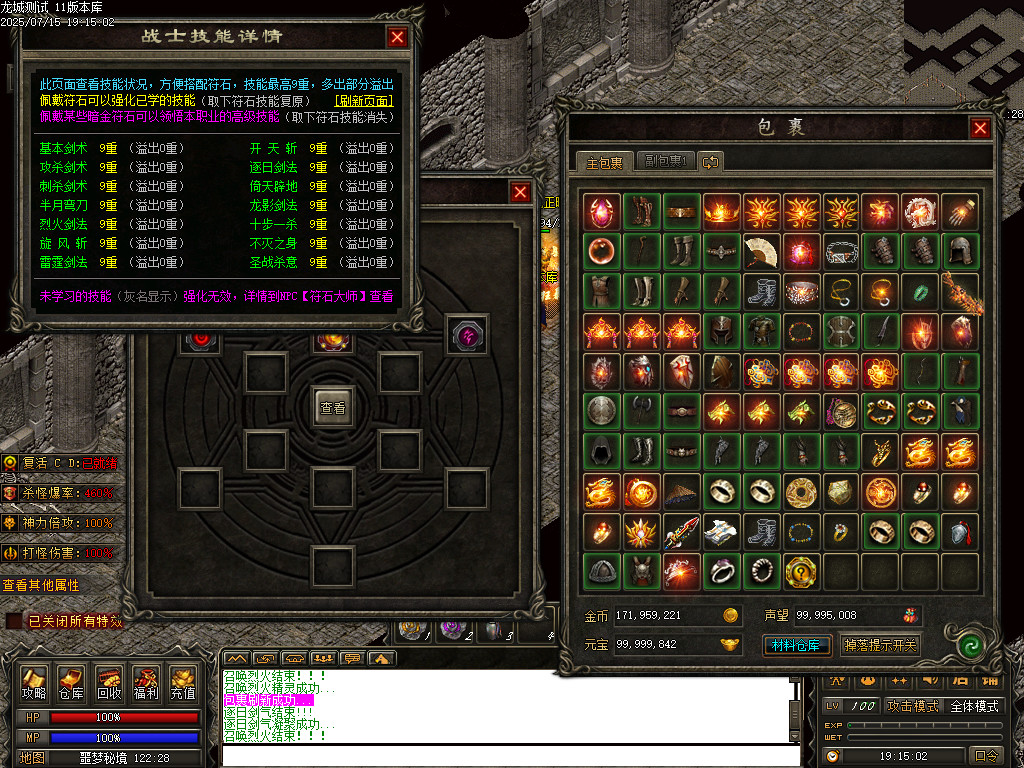The image size is (1024, 768).
Task: Open the 地图 map button
Action: [x=32, y=758]
